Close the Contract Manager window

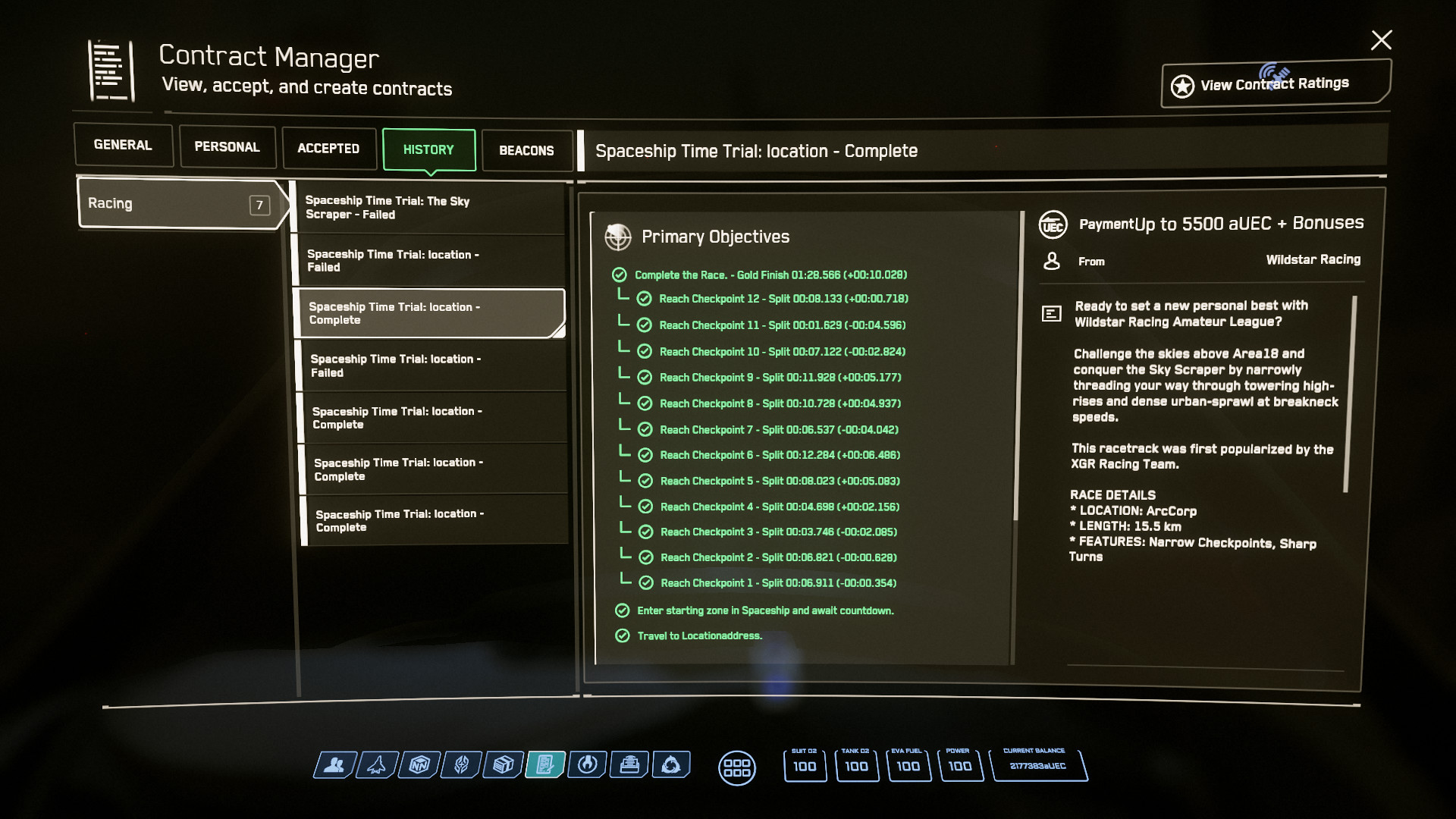coord(1381,39)
